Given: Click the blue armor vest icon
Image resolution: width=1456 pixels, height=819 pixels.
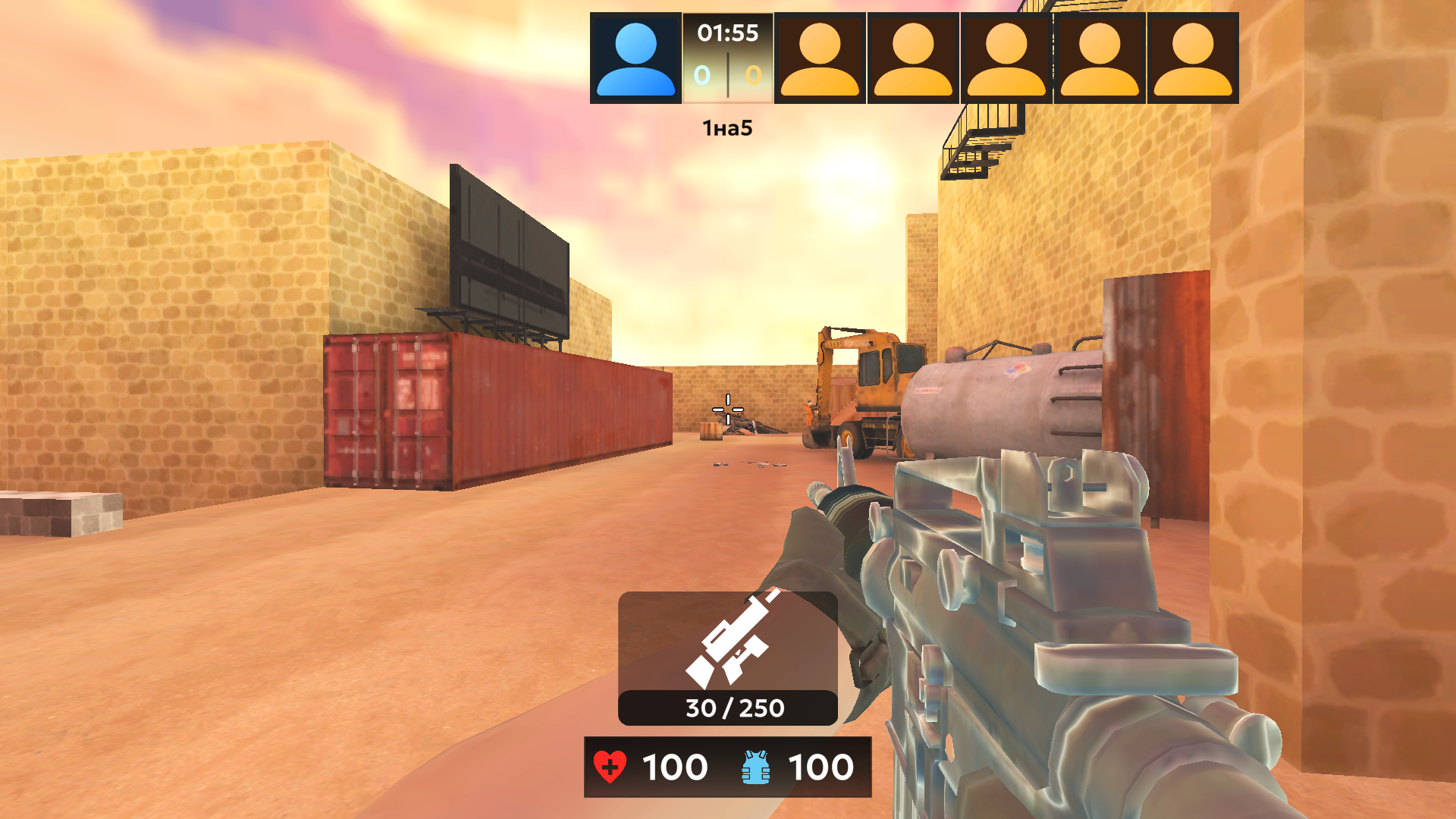Looking at the screenshot, I should pos(754,767).
